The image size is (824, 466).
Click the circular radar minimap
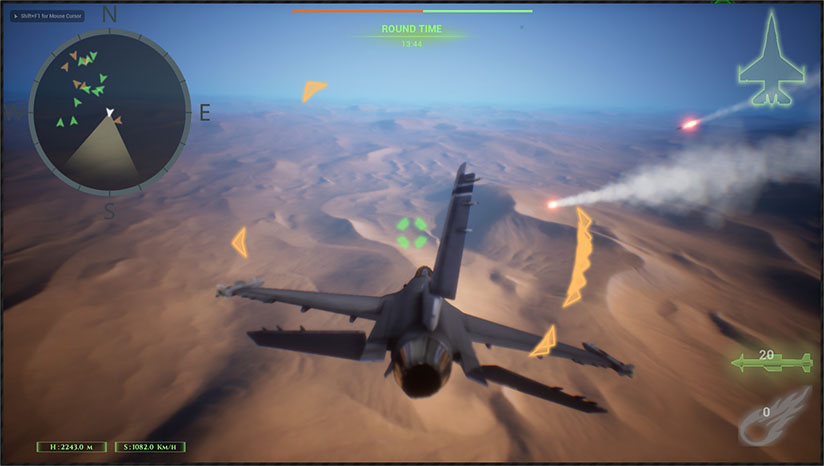(109, 110)
